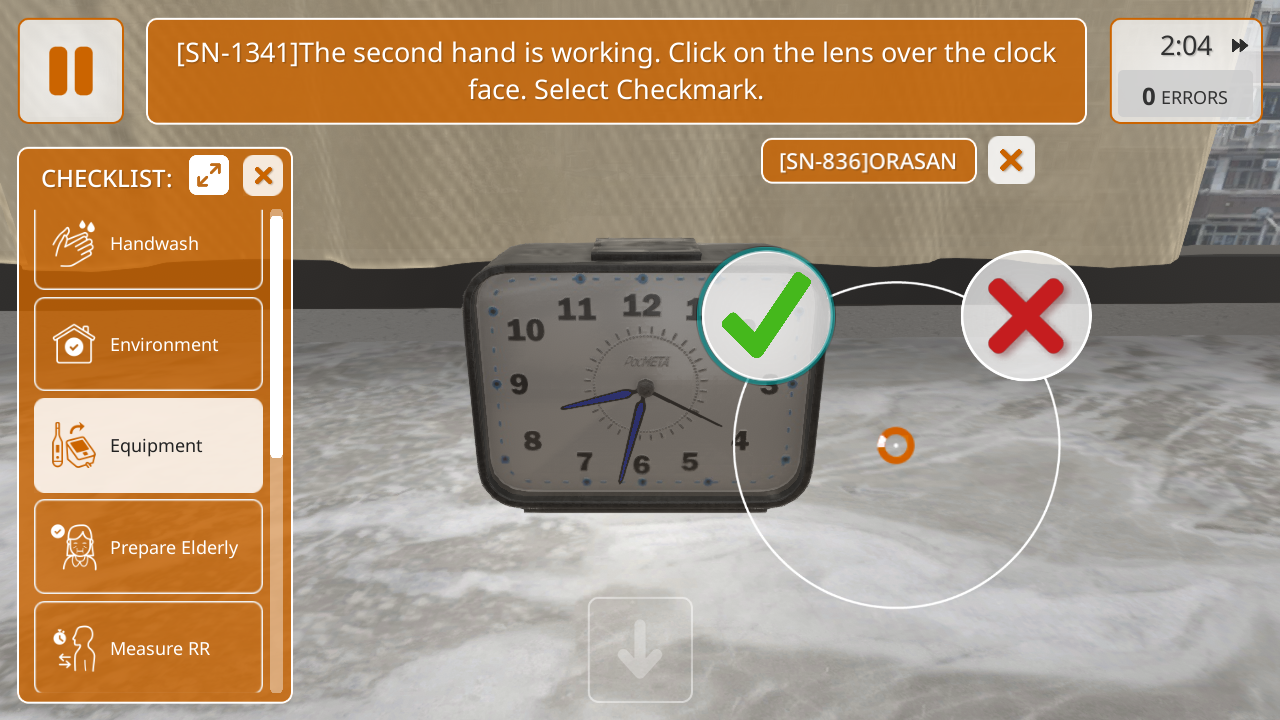1280x720 pixels.
Task: Open the Environment checklist step
Action: [x=148, y=344]
